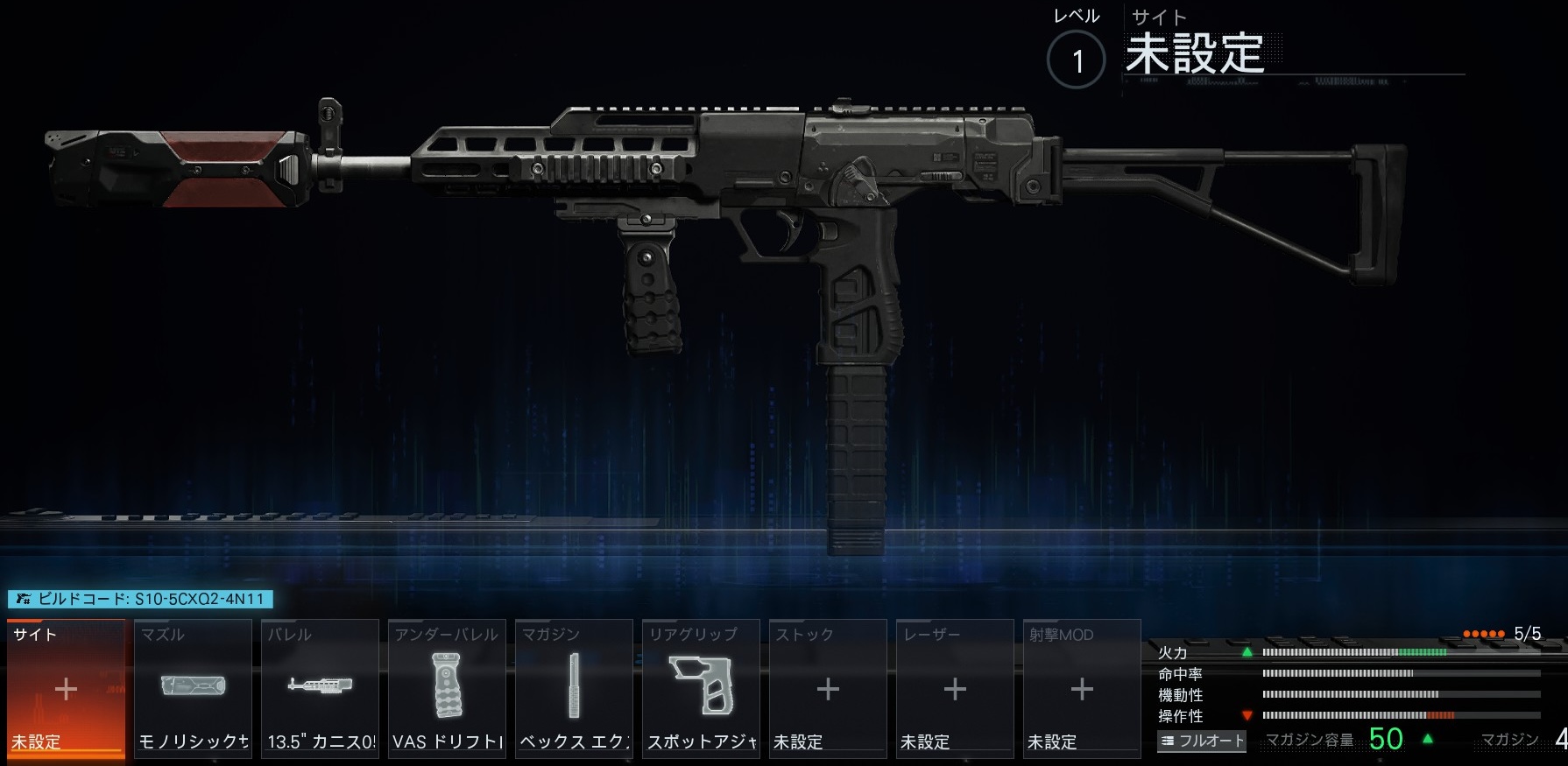Copy the ビルドコード build code label
1568x766 pixels.
point(140,600)
